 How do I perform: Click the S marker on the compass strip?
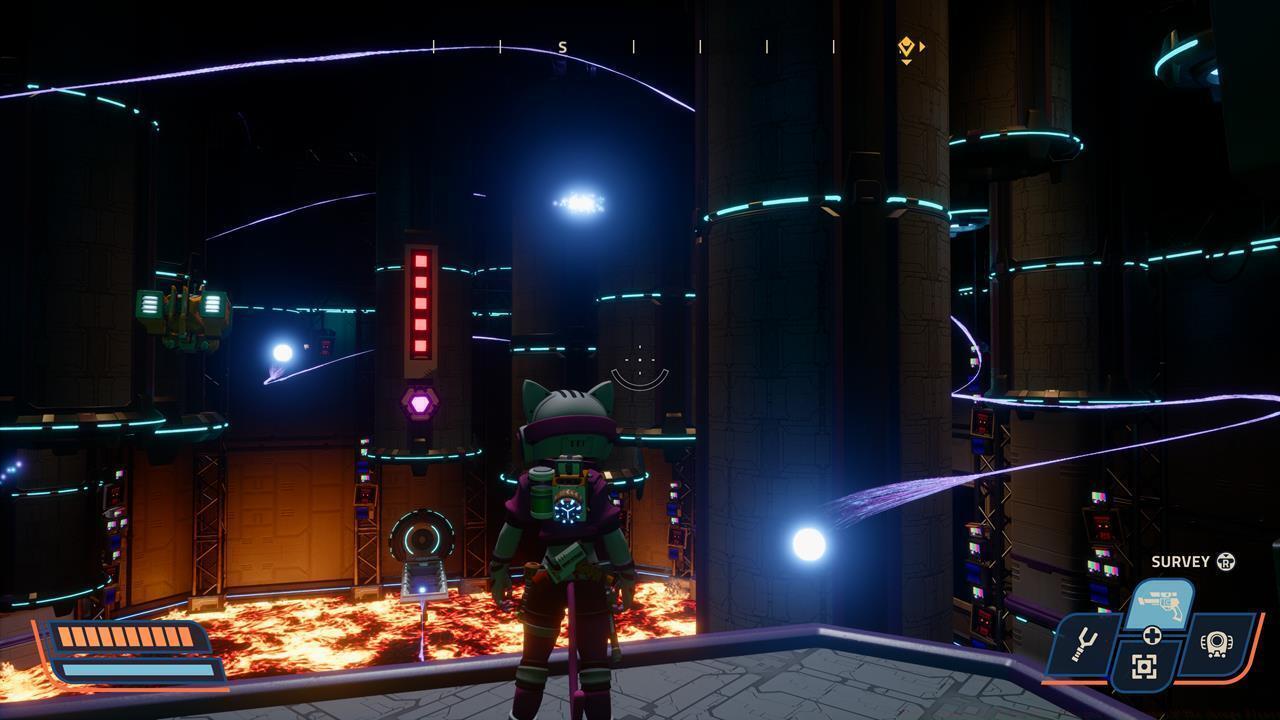point(562,45)
